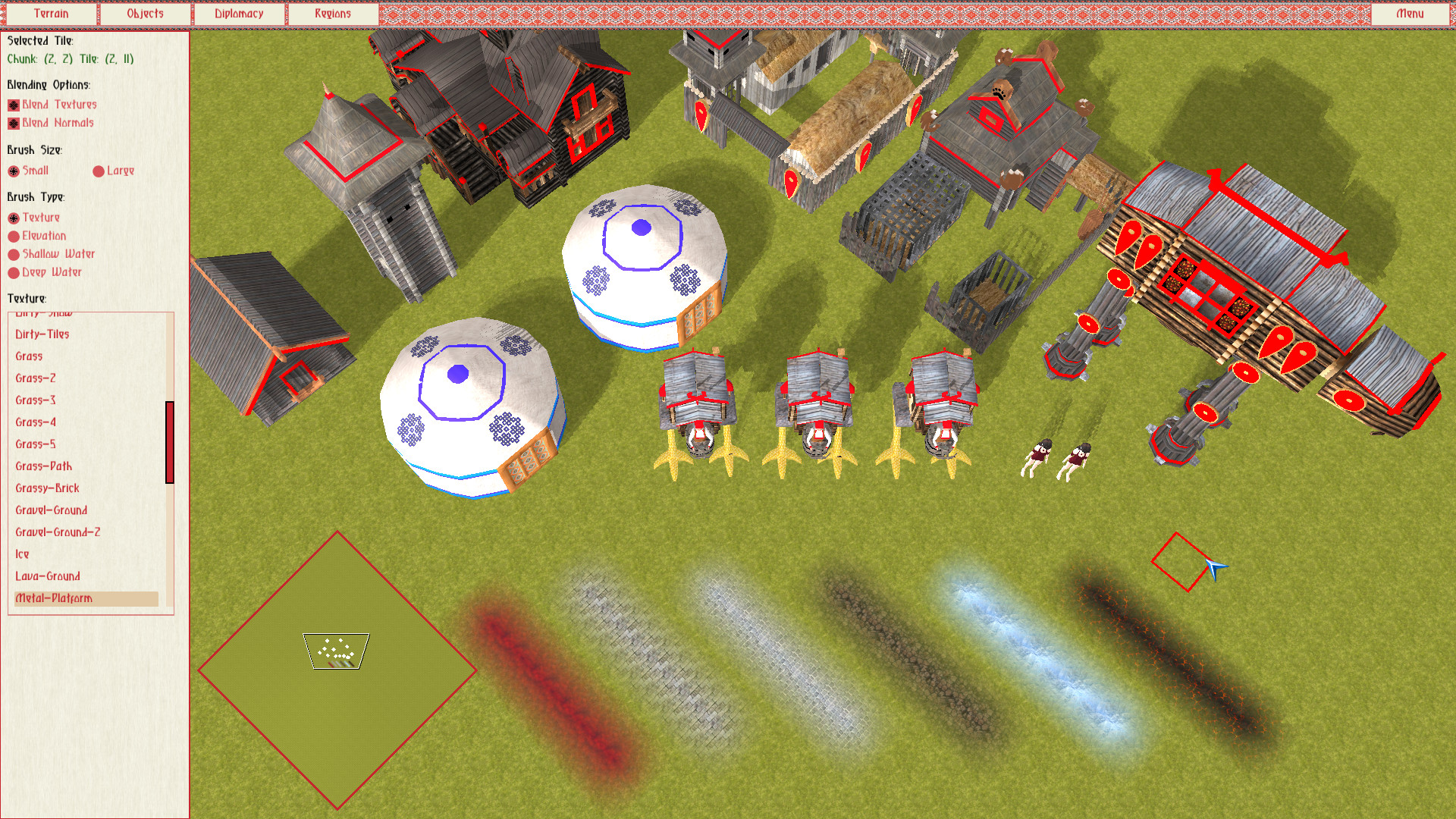Select the Grass texture
The height and width of the screenshot is (819, 1456).
click(30, 356)
